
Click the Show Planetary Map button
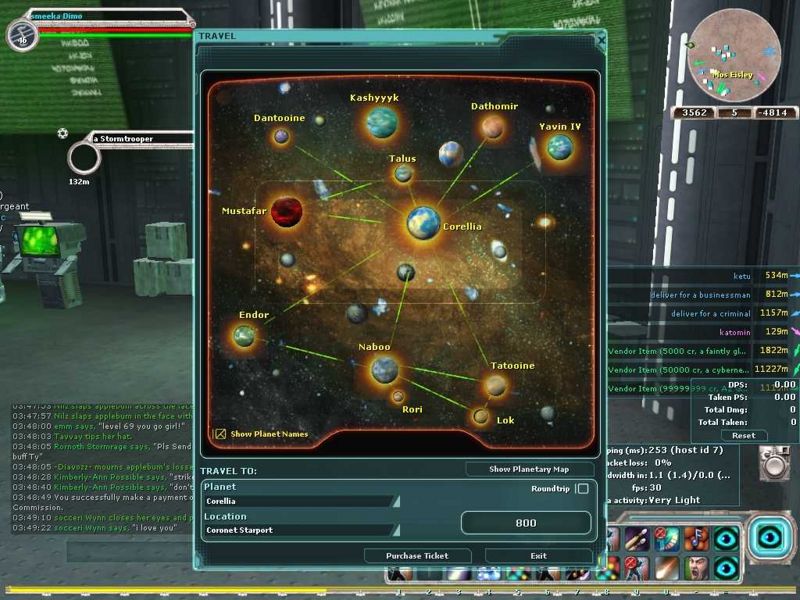[529, 469]
